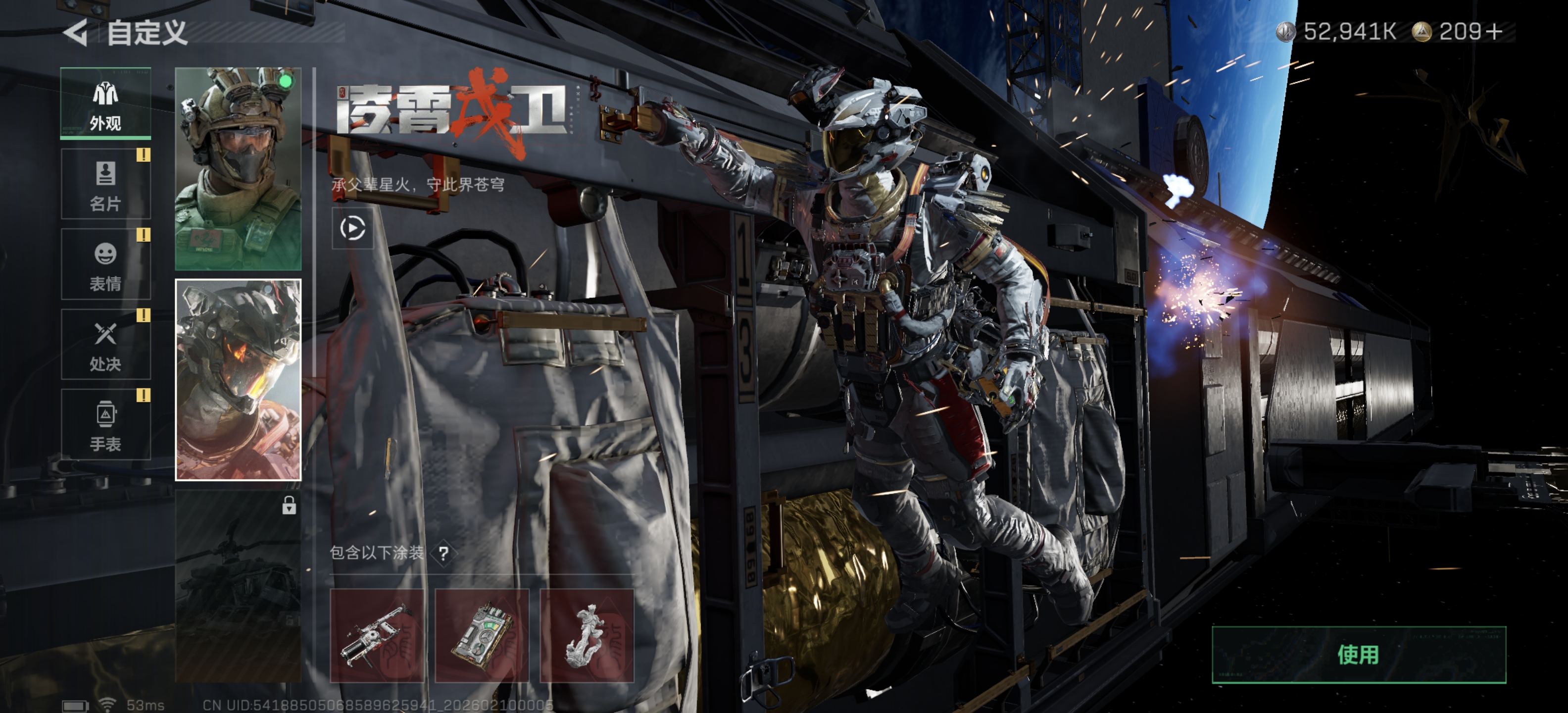Open the 处决 execution tab
This screenshot has height=713, width=1568.
point(105,345)
